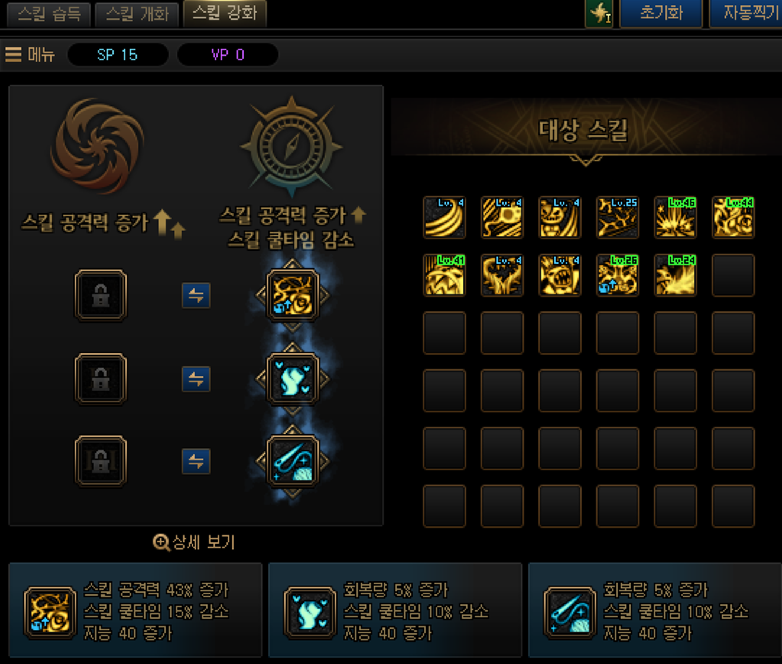The height and width of the screenshot is (664, 782).
Task: Pick the Lv.46 target skill icon
Action: (x=675, y=217)
